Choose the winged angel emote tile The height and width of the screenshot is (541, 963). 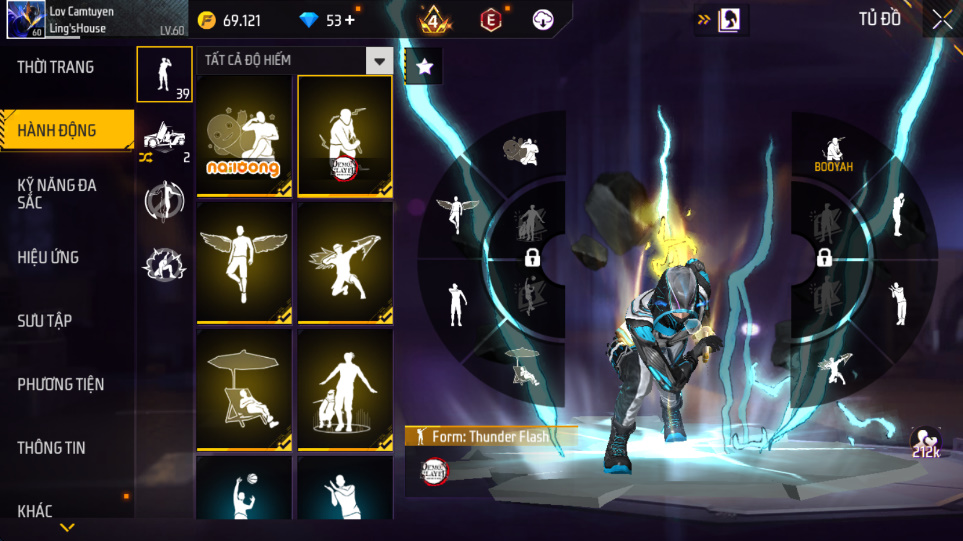click(x=244, y=263)
